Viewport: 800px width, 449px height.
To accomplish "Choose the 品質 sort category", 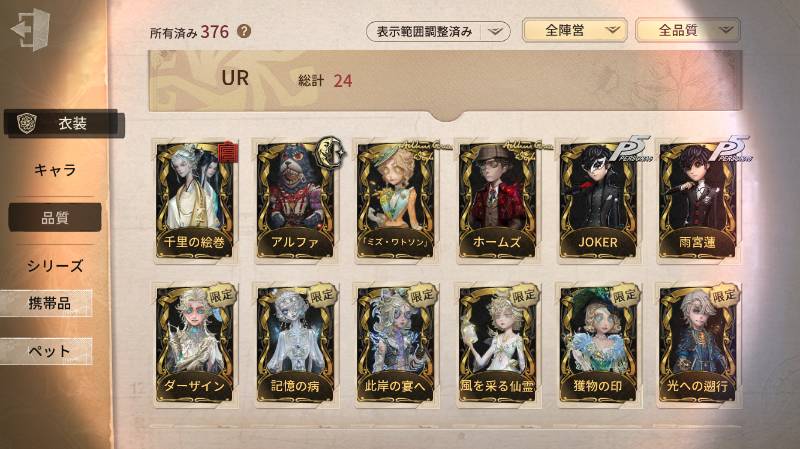I will [55, 217].
